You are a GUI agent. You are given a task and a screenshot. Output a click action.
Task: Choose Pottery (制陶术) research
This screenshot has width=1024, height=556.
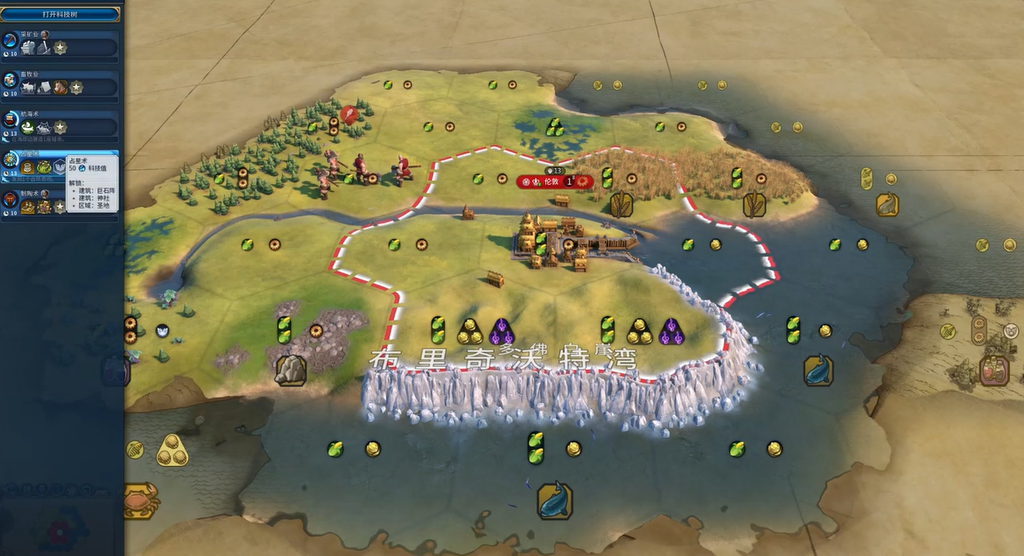point(60,202)
